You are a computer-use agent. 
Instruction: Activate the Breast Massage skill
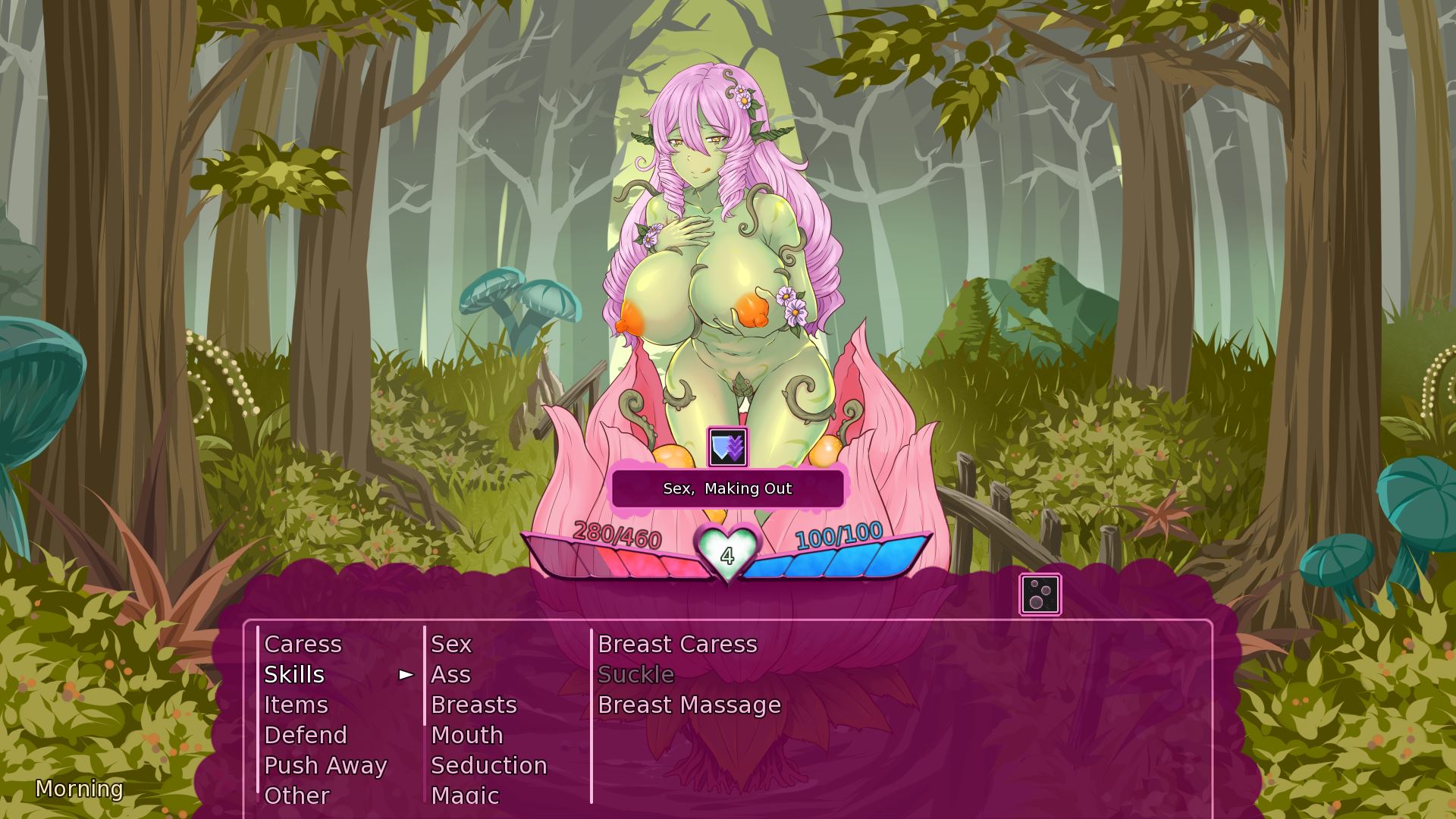[688, 704]
